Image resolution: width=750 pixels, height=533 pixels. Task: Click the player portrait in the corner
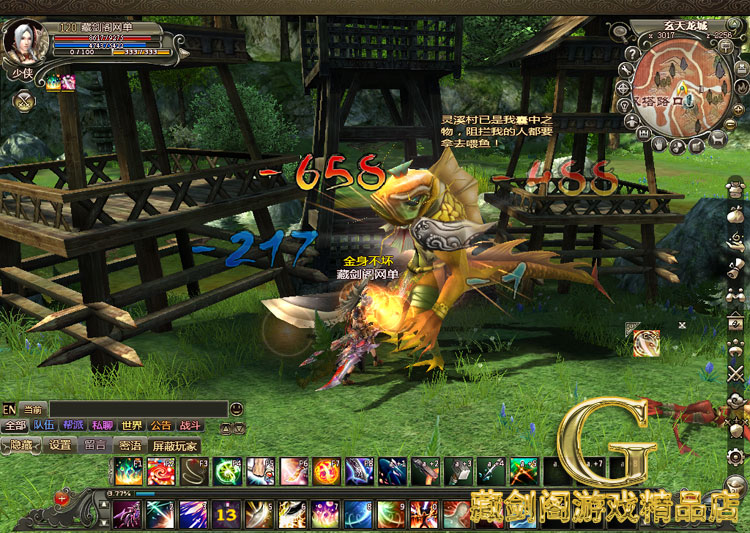click(x=20, y=42)
